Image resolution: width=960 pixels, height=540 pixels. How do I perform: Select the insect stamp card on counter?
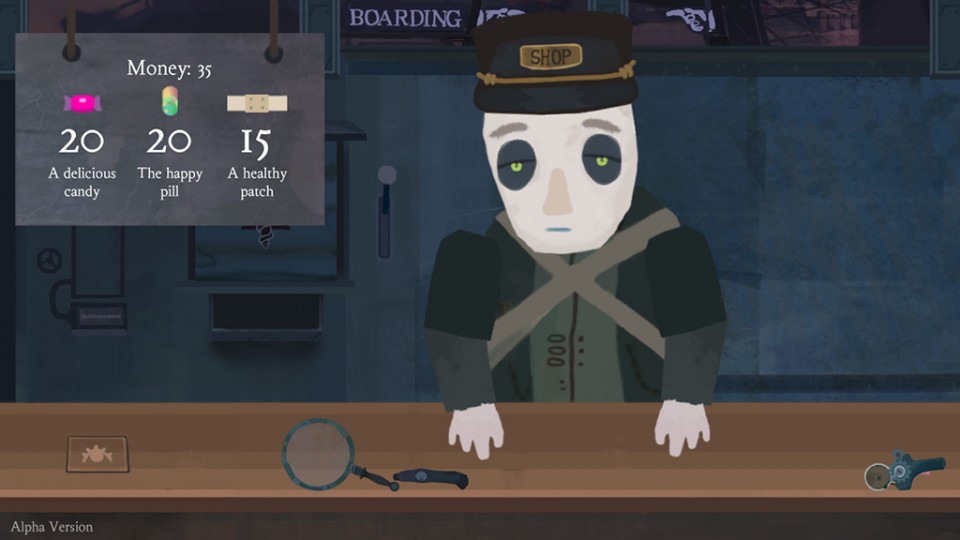pos(97,453)
